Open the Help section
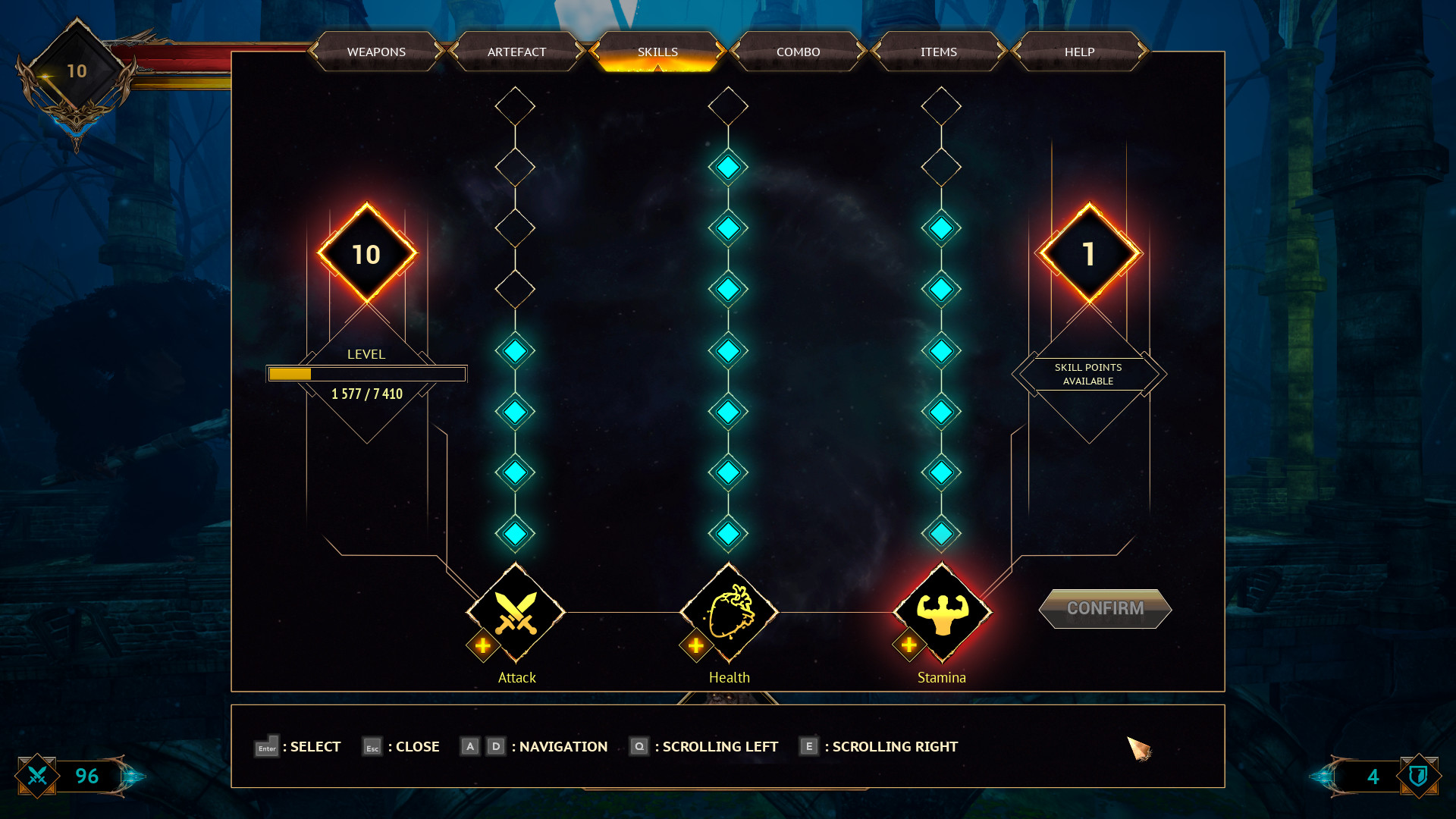Screen dimensions: 1456x819 pos(1080,52)
